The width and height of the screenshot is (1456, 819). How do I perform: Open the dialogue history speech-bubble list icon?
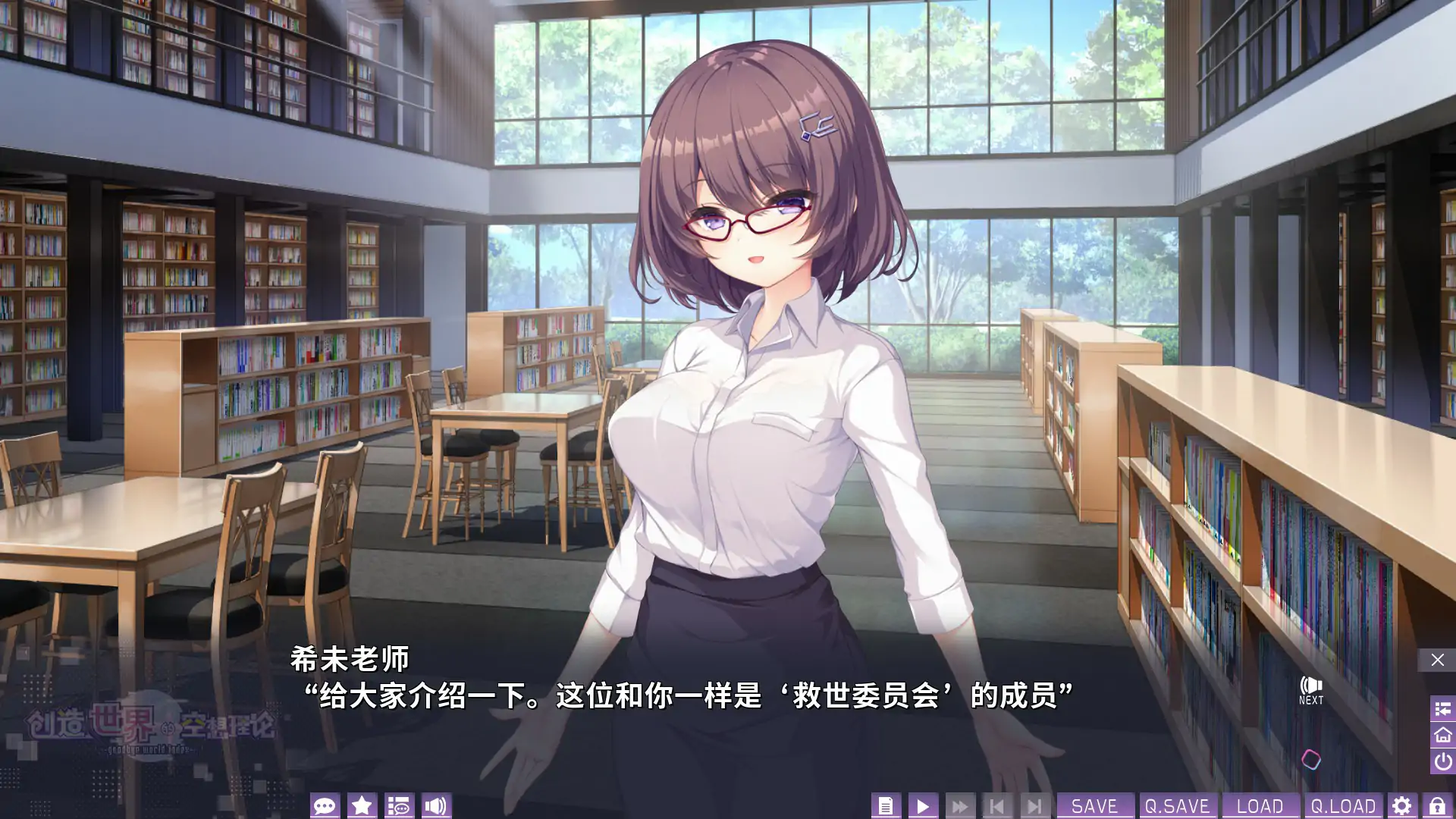[400, 806]
